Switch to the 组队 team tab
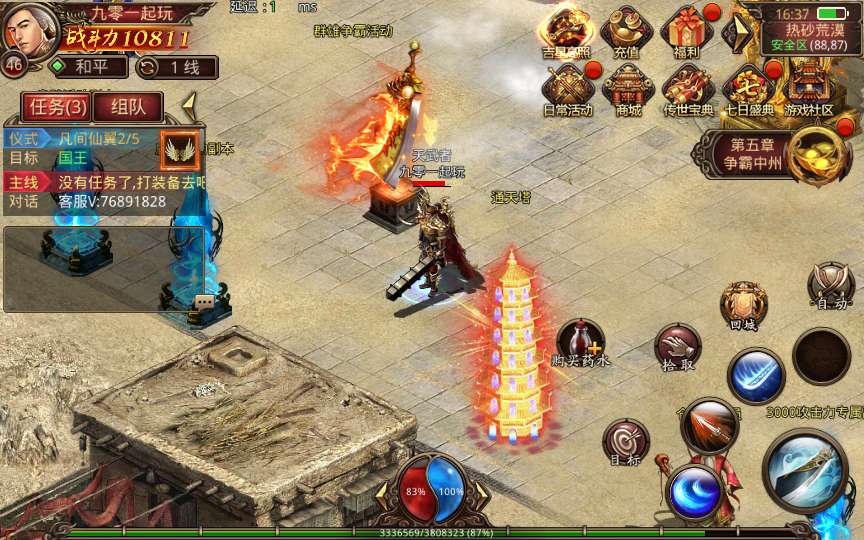The image size is (864, 540). (128, 107)
